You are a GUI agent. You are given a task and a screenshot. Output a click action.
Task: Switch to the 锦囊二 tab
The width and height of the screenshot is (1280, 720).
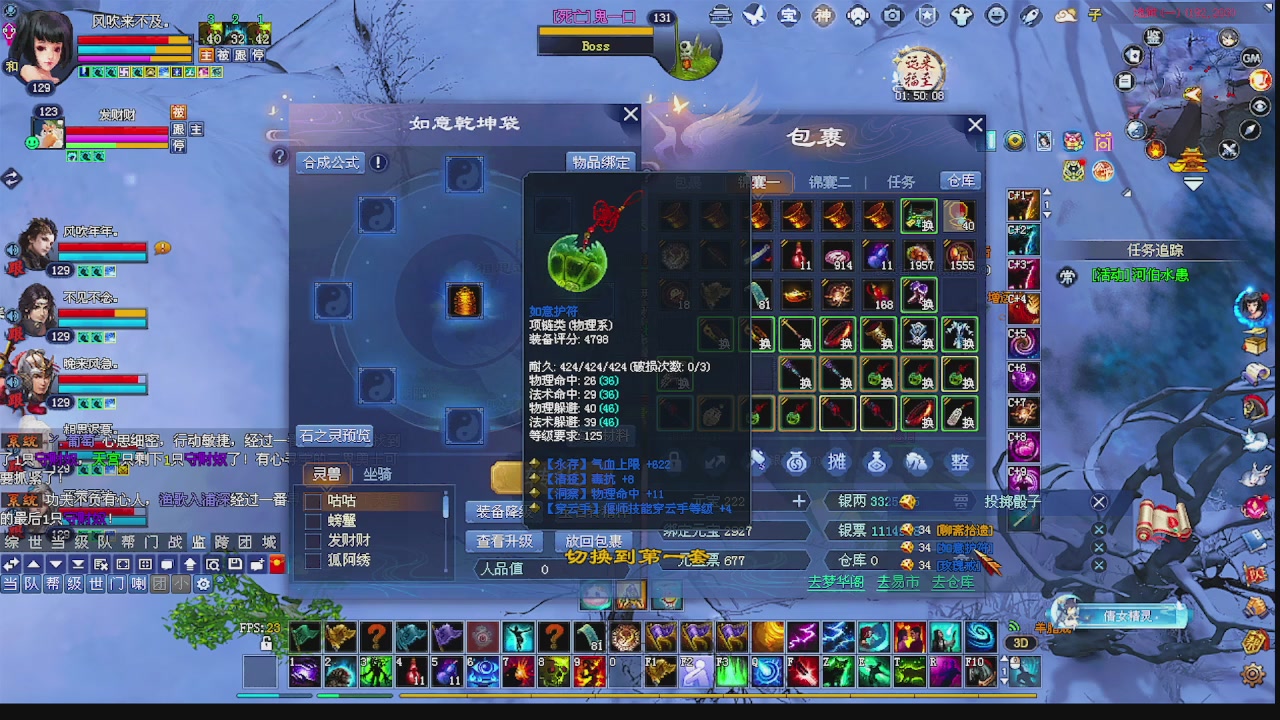(830, 181)
